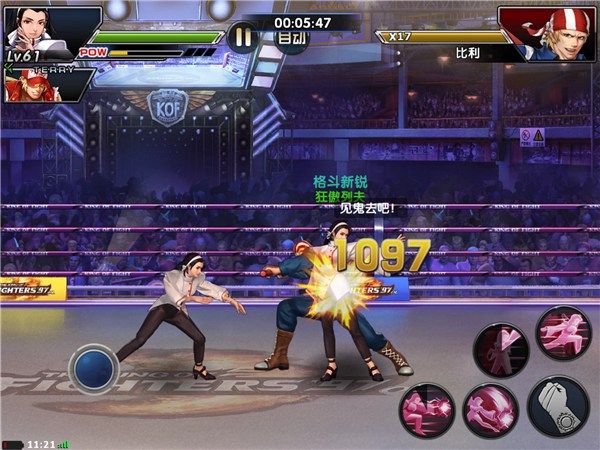Viewport: 600px width, 450px height.
Task: Tap the enemy 比利 portrait
Action: pyautogui.click(x=544, y=32)
